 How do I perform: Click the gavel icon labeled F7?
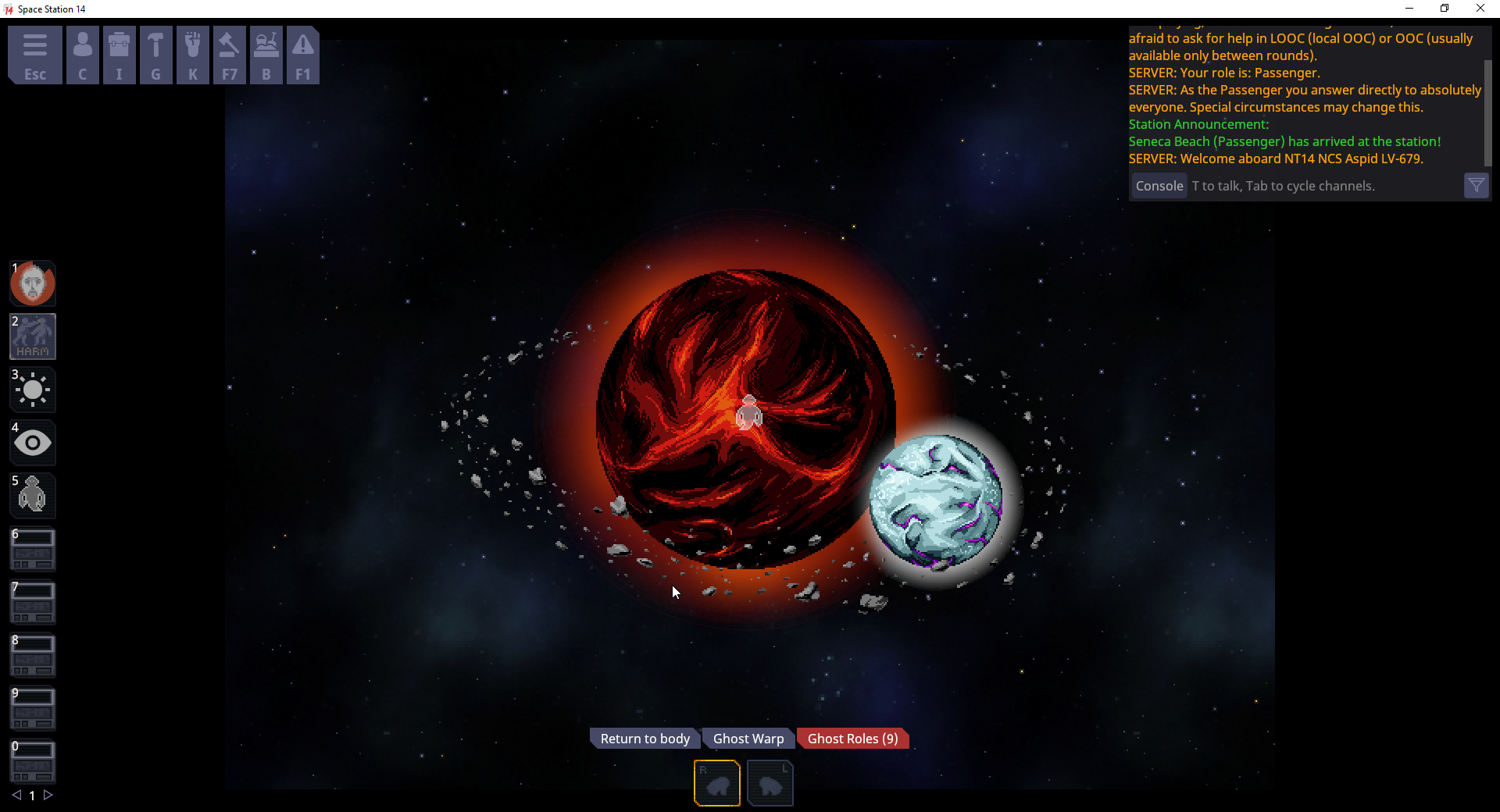point(229,55)
